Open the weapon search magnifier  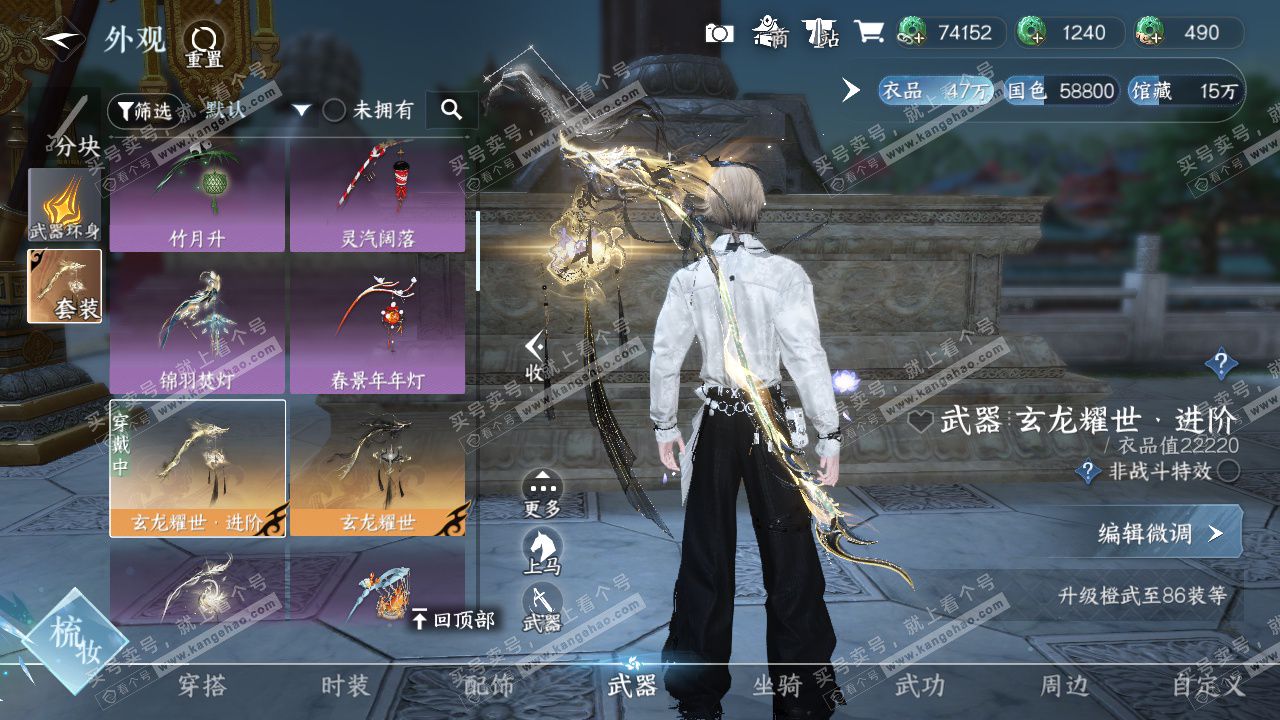tap(451, 110)
